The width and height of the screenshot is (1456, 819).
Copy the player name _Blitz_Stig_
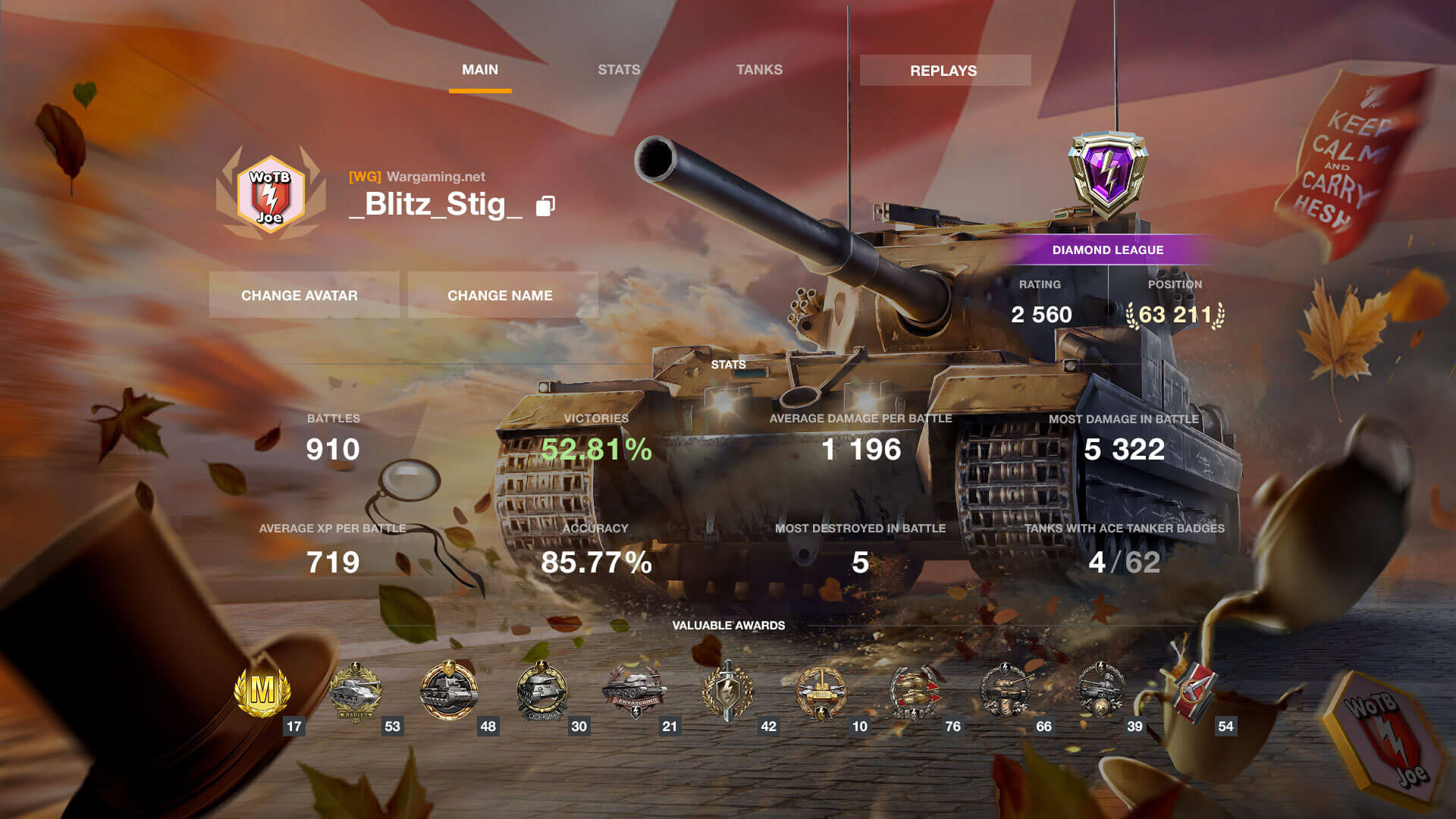coord(545,206)
